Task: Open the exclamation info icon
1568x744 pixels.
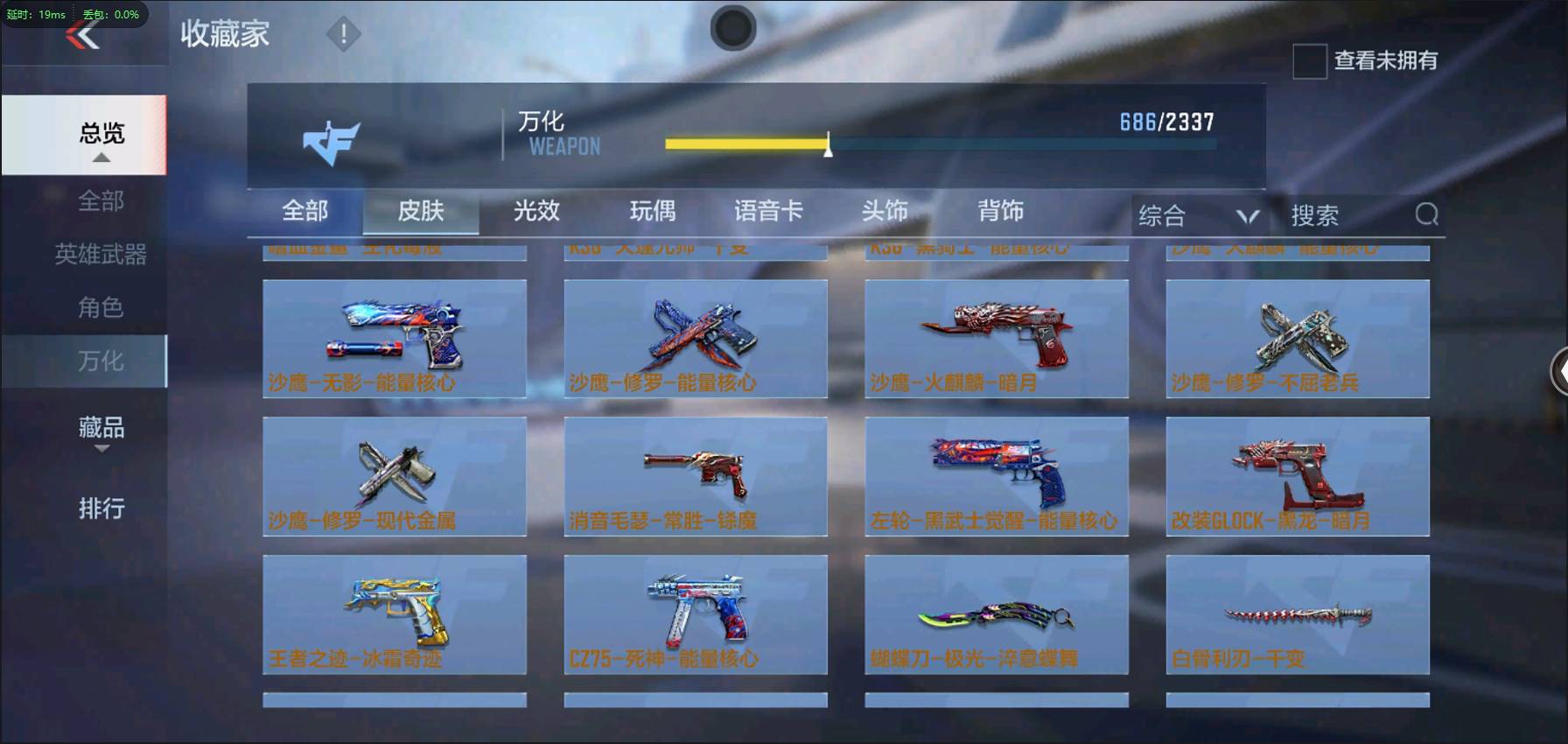Action: 343,35
